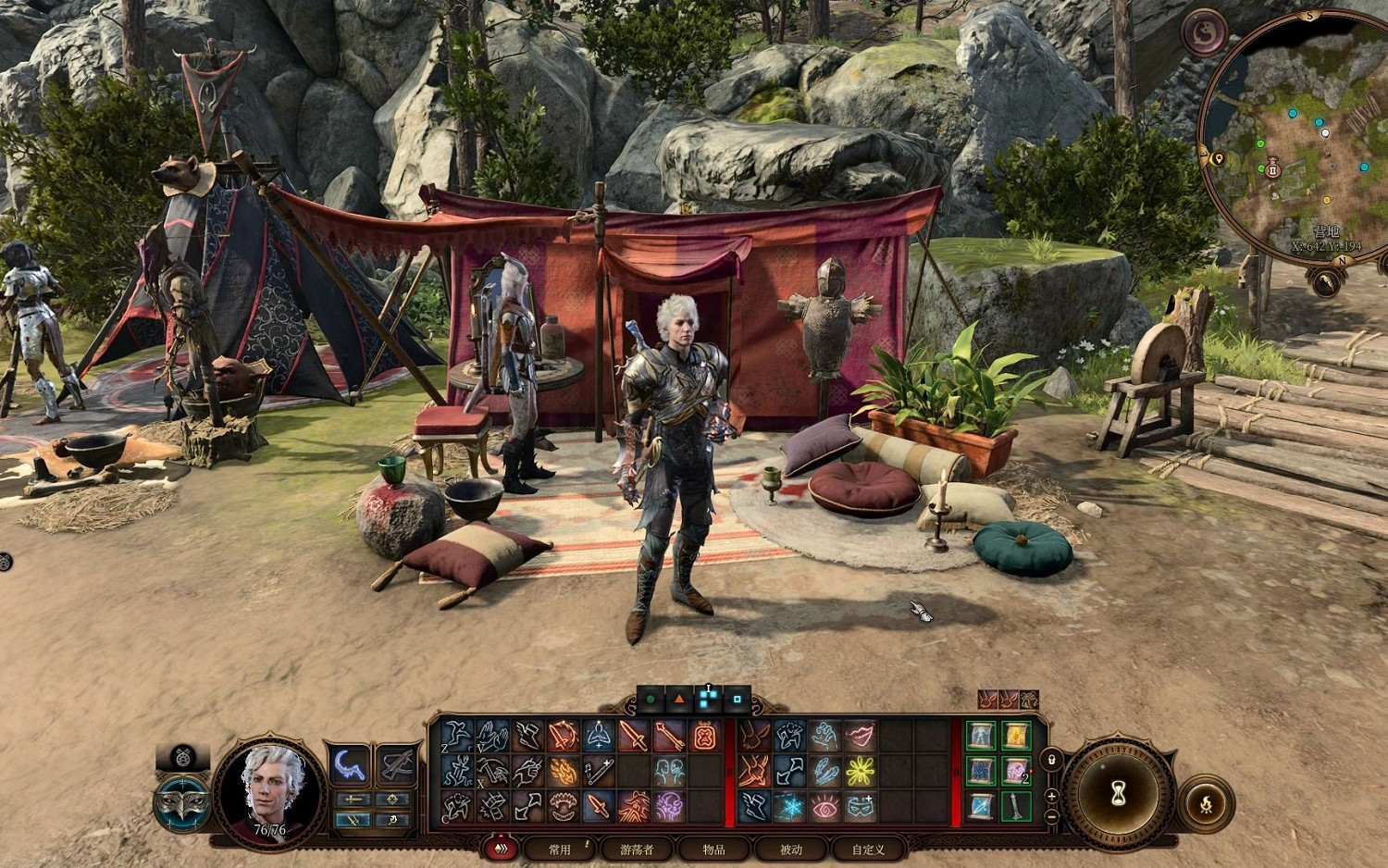The height and width of the screenshot is (868, 1388).
Task: Click the green circle action filter
Action: coord(651,700)
